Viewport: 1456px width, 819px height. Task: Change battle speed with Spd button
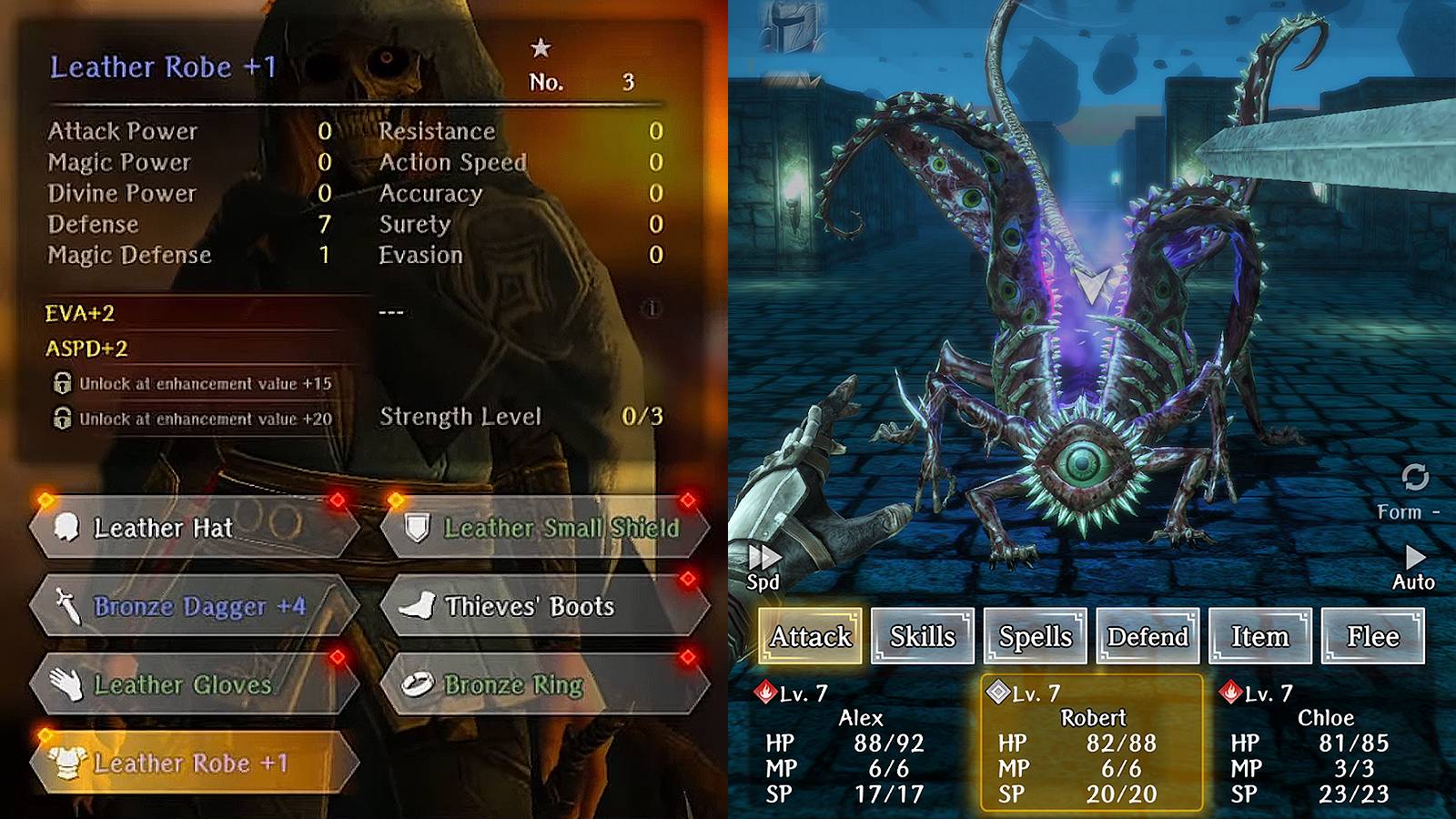click(764, 568)
